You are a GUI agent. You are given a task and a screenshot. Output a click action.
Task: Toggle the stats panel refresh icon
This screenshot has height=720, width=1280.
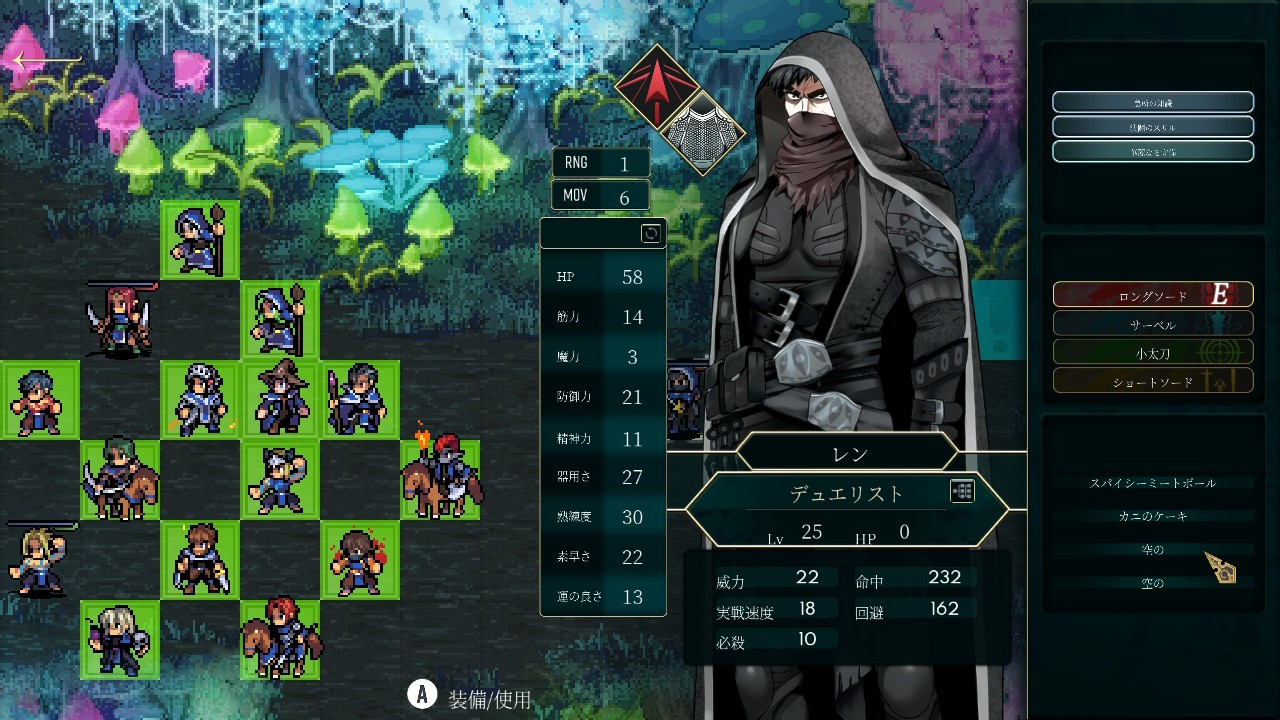tap(650, 234)
